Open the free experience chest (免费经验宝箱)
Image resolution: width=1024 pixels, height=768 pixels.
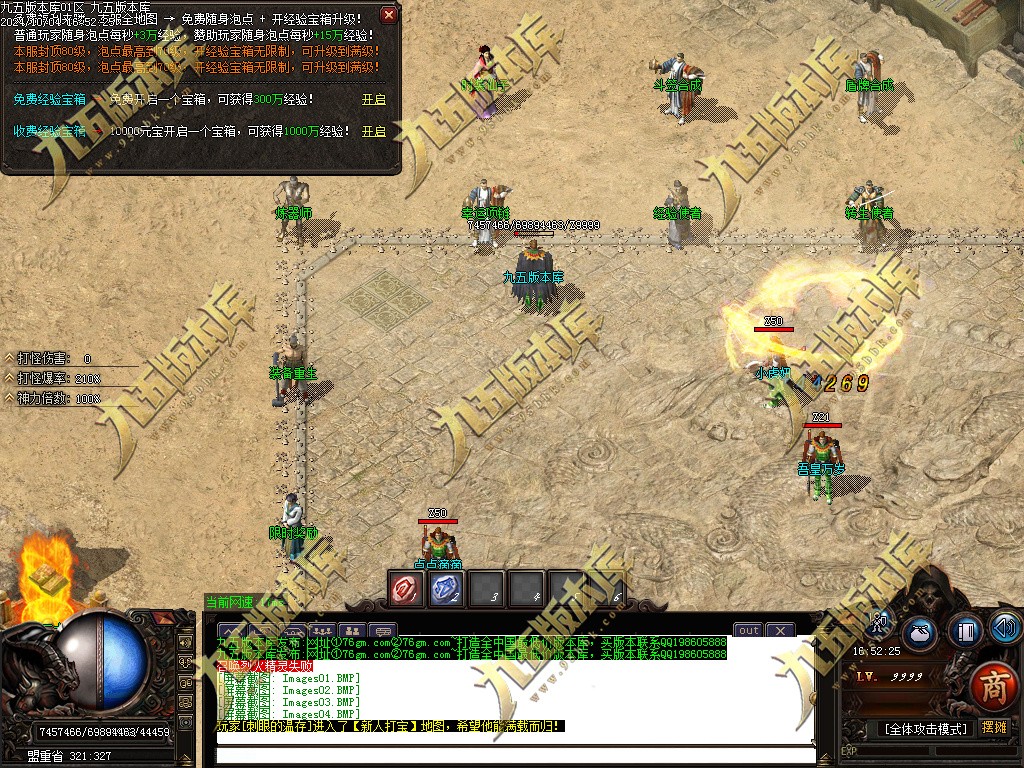pyautogui.click(x=373, y=100)
